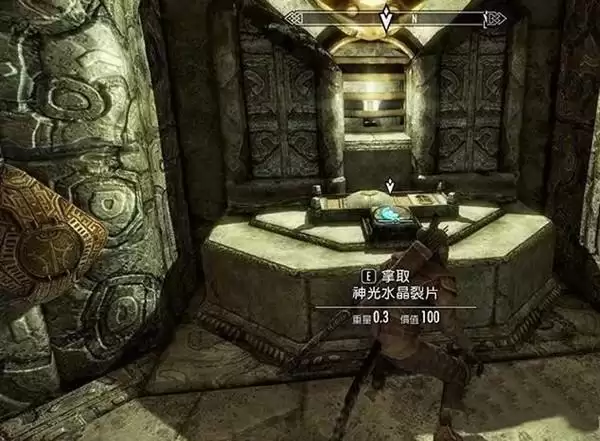600x441 pixels.
Task: Select the quest marker on the compass
Action: click(387, 16)
